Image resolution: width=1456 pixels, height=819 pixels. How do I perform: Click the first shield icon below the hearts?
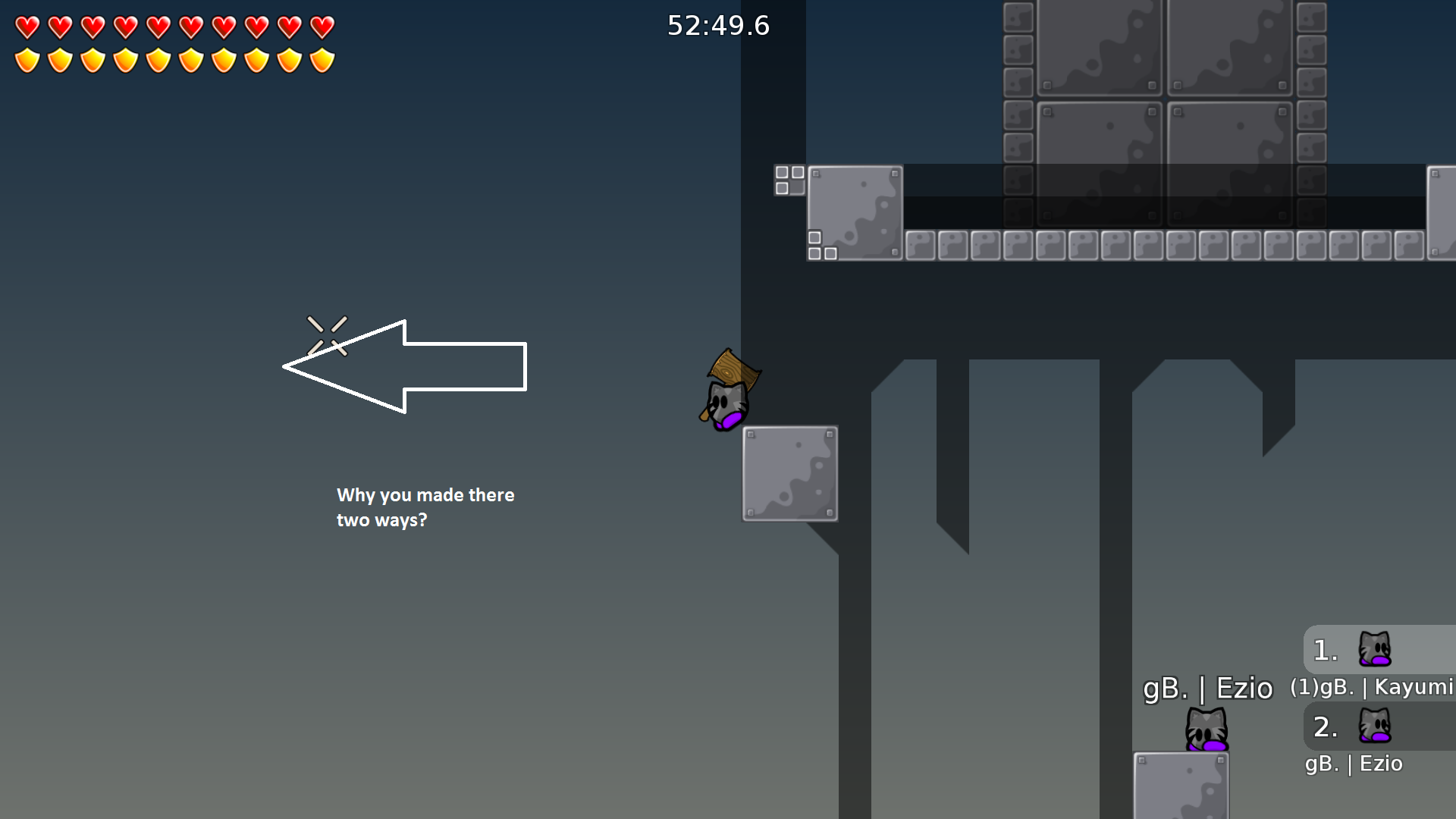[27, 58]
